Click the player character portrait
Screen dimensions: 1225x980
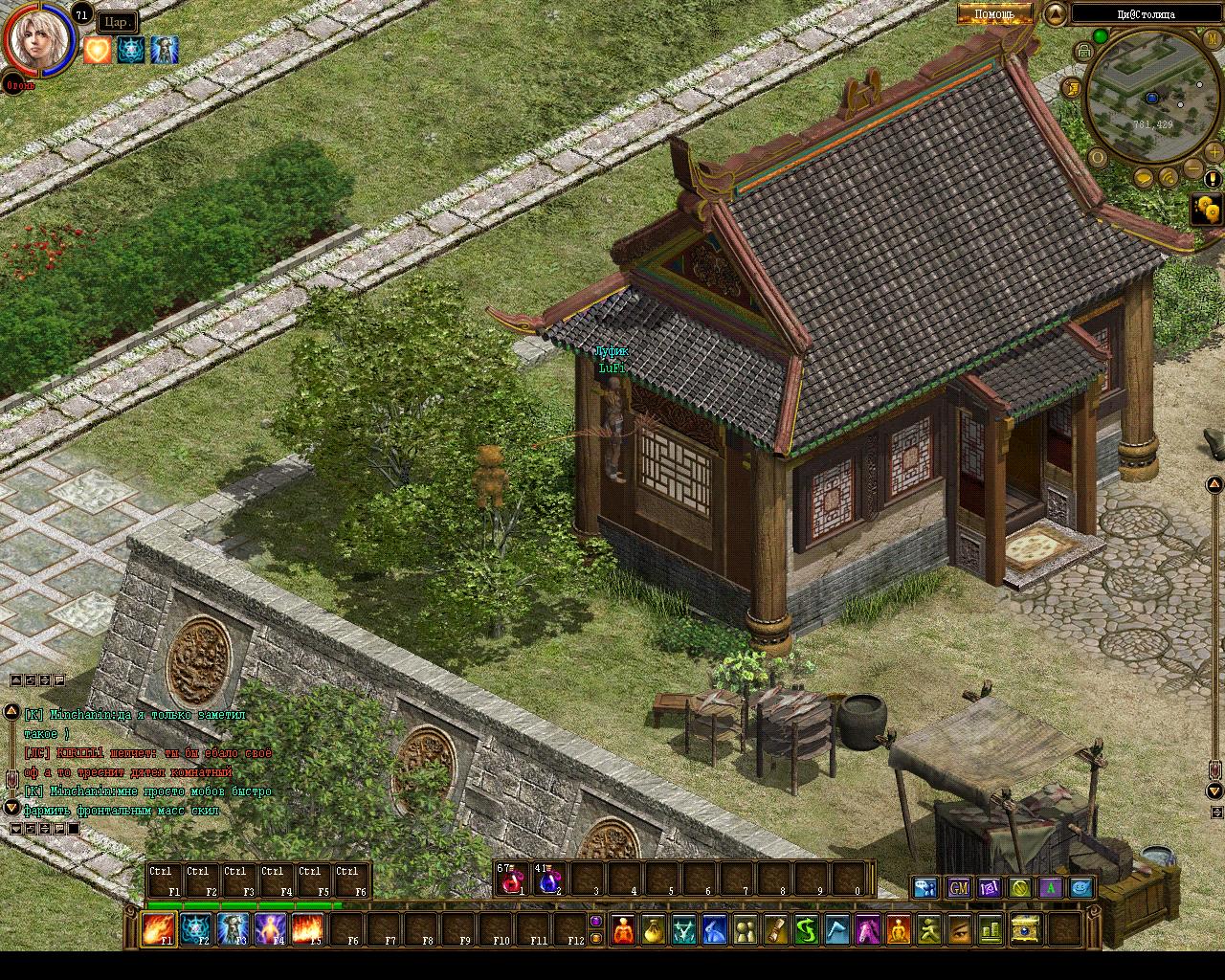[x=39, y=40]
